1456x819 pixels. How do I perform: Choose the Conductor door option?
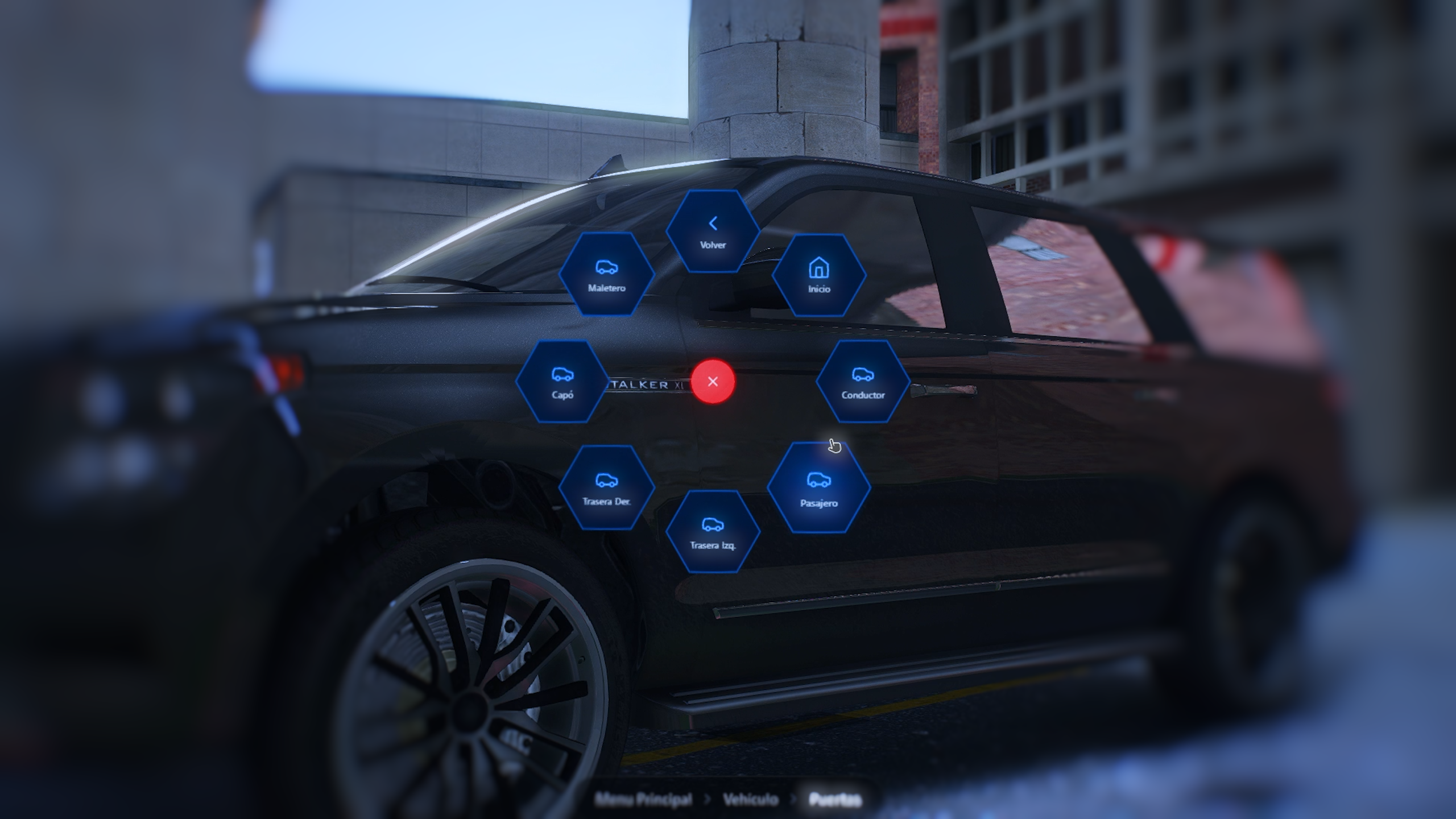coord(863,382)
